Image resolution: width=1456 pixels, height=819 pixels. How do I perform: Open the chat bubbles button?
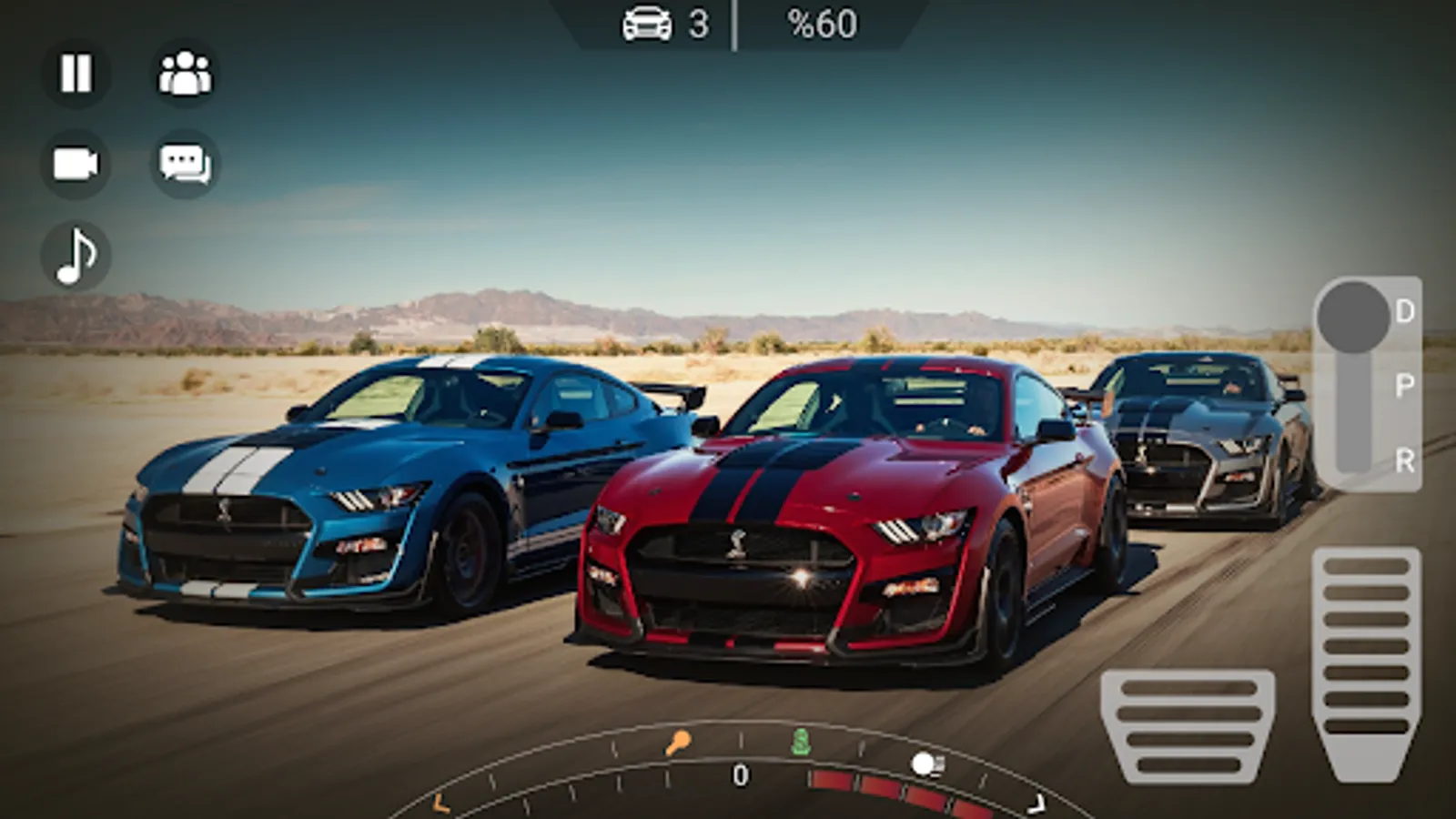click(185, 165)
